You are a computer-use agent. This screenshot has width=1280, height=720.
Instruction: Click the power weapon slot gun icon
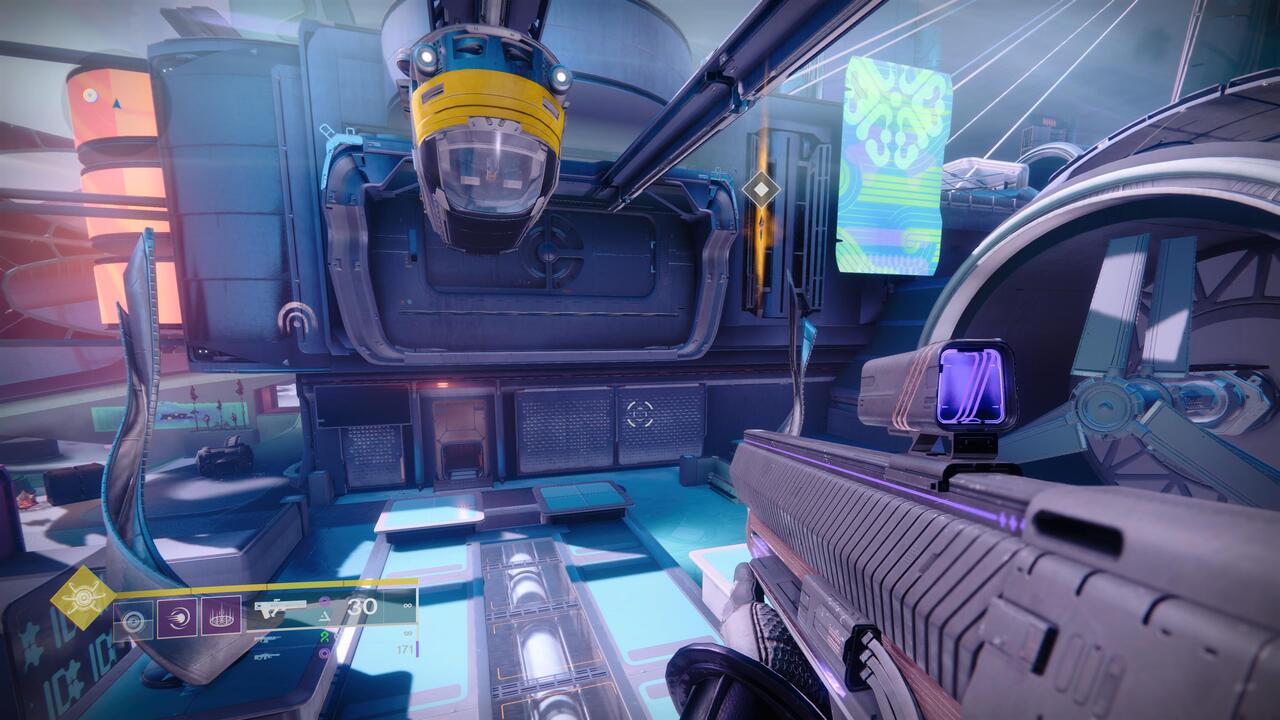[266, 656]
